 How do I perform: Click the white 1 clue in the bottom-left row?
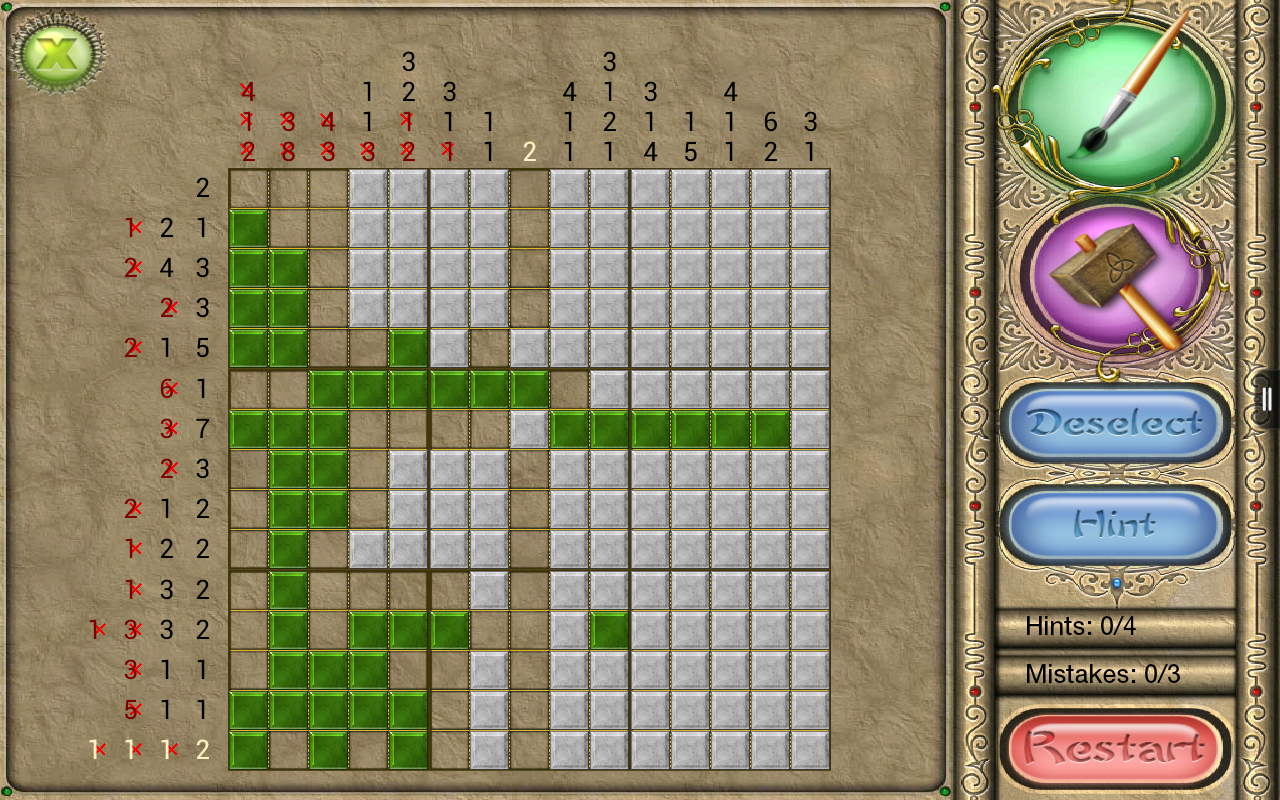tap(98, 749)
